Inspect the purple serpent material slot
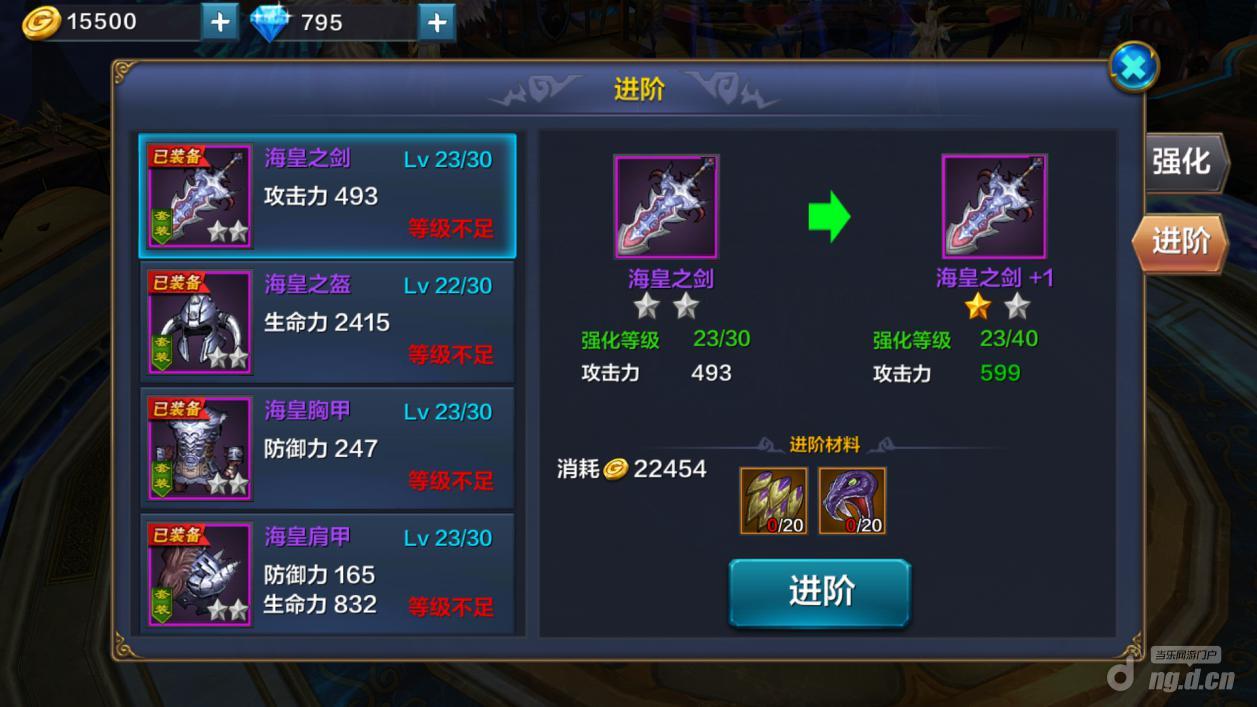The width and height of the screenshot is (1257, 707). pyautogui.click(x=852, y=500)
